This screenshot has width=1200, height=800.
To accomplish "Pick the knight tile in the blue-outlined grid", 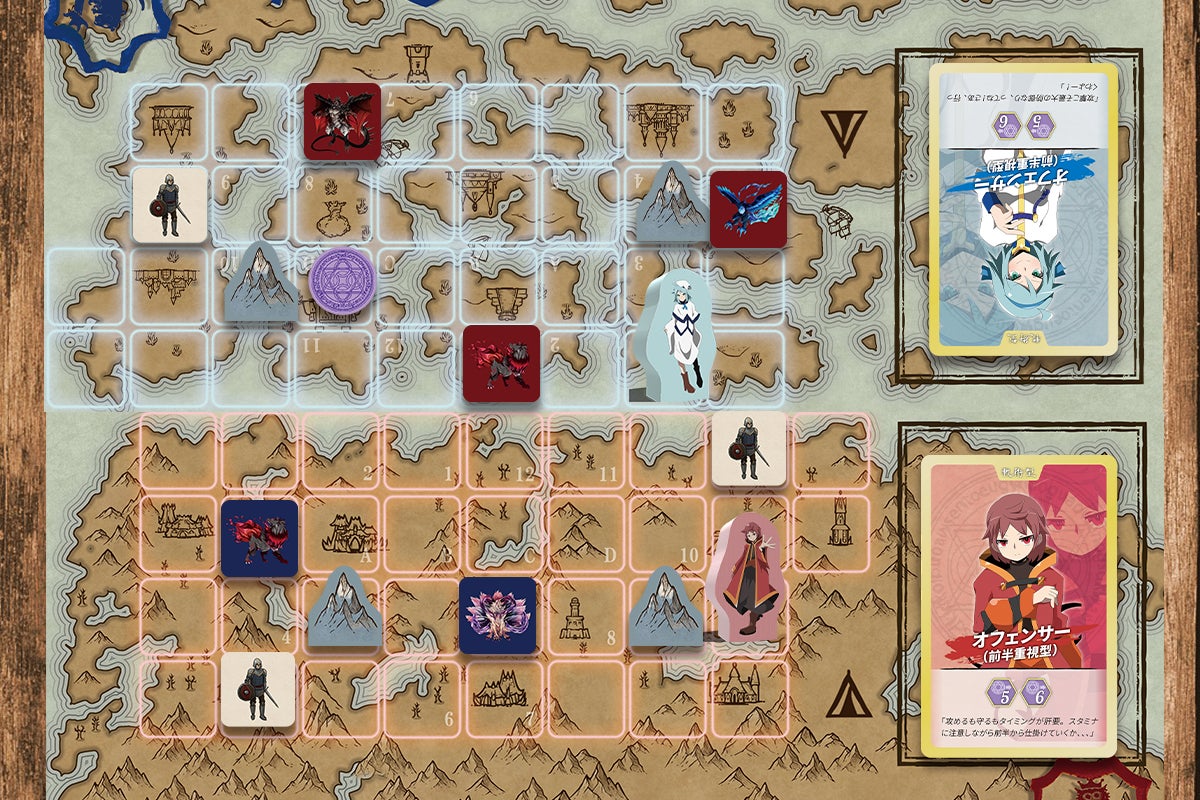I will point(170,204).
